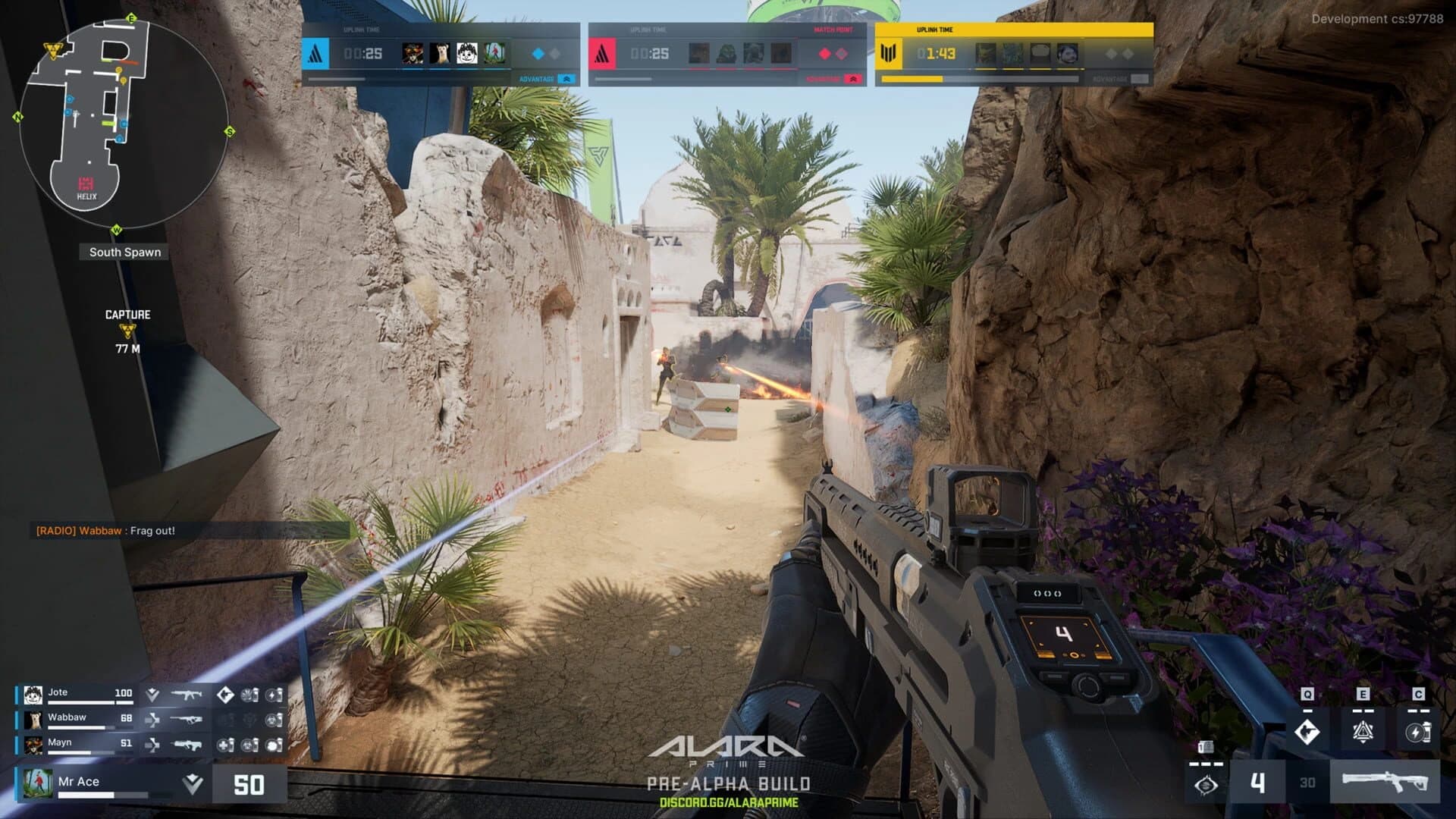Click the MATCH POINT label on red scoreboard
Image resolution: width=1456 pixels, height=819 pixels.
pyautogui.click(x=833, y=30)
